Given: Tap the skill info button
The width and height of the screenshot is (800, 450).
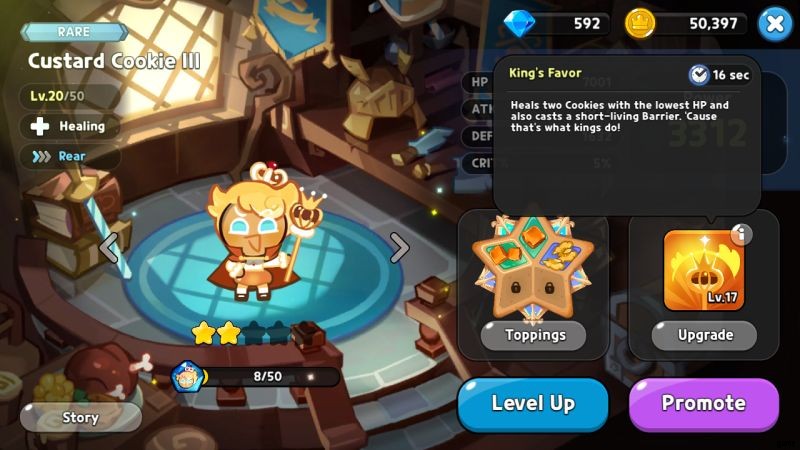Looking at the screenshot, I should point(741,235).
